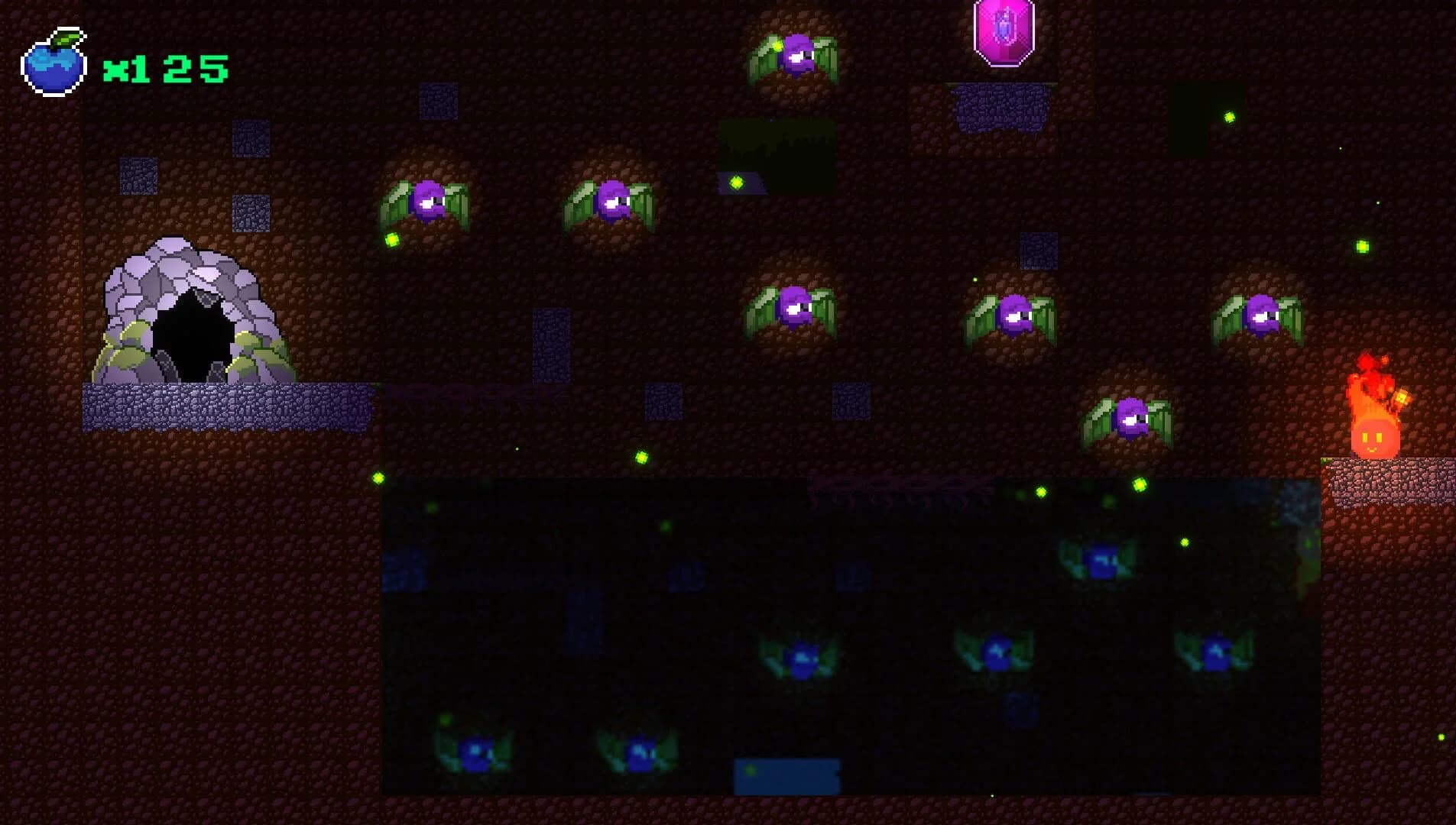
Task: Select the vine-covered ledge above the dark area
Action: click(x=894, y=489)
